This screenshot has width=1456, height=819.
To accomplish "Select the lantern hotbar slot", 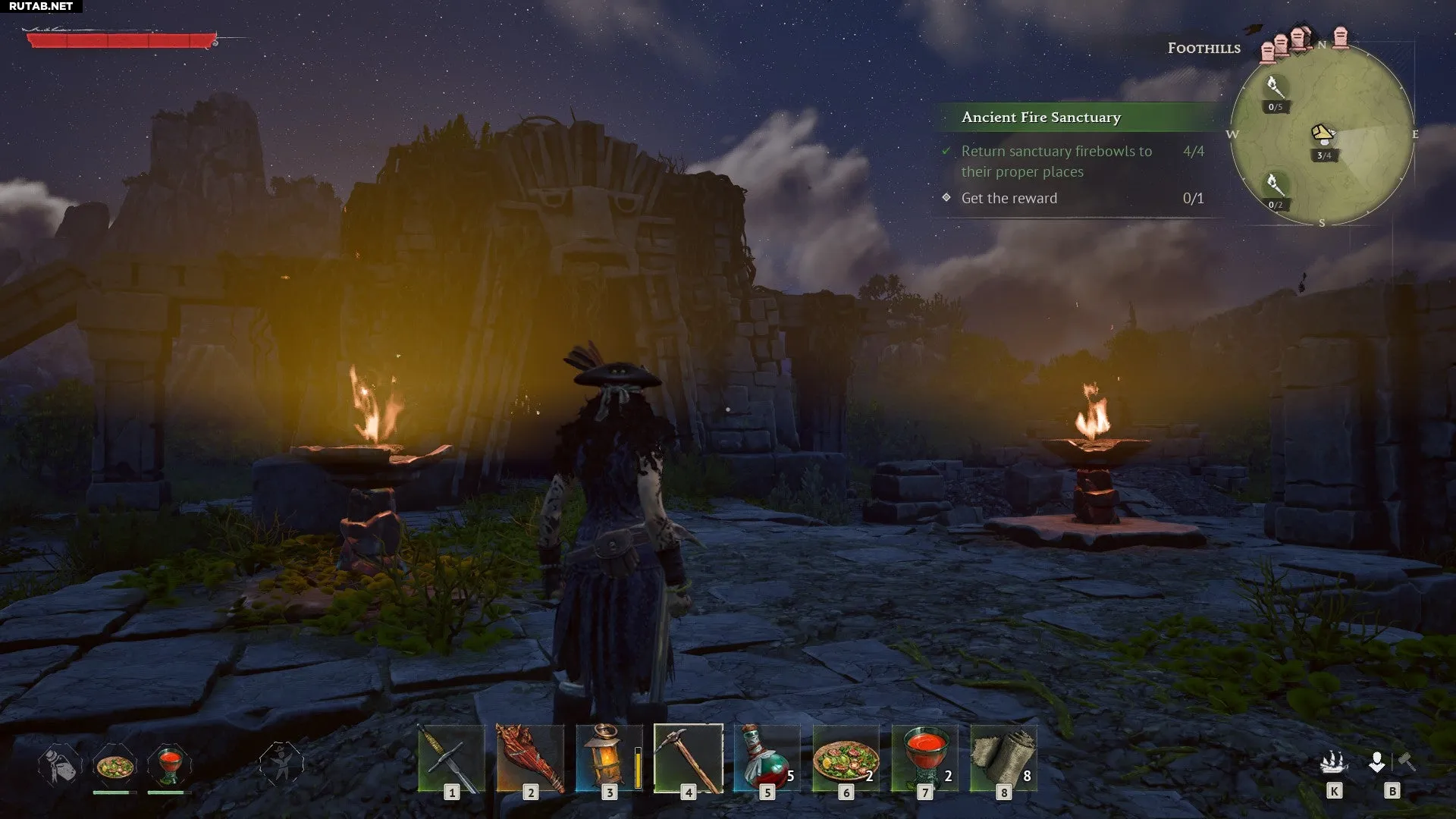I will point(608,758).
